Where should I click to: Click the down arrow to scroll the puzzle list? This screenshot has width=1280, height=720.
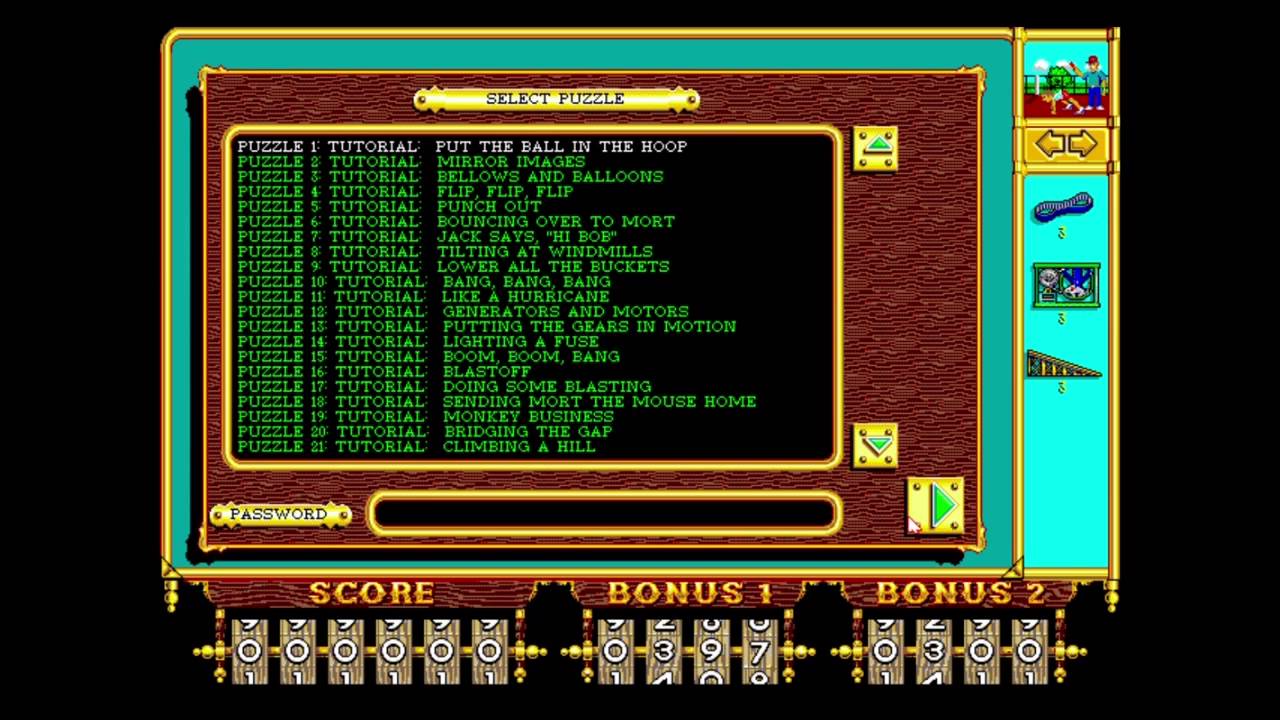pos(876,448)
